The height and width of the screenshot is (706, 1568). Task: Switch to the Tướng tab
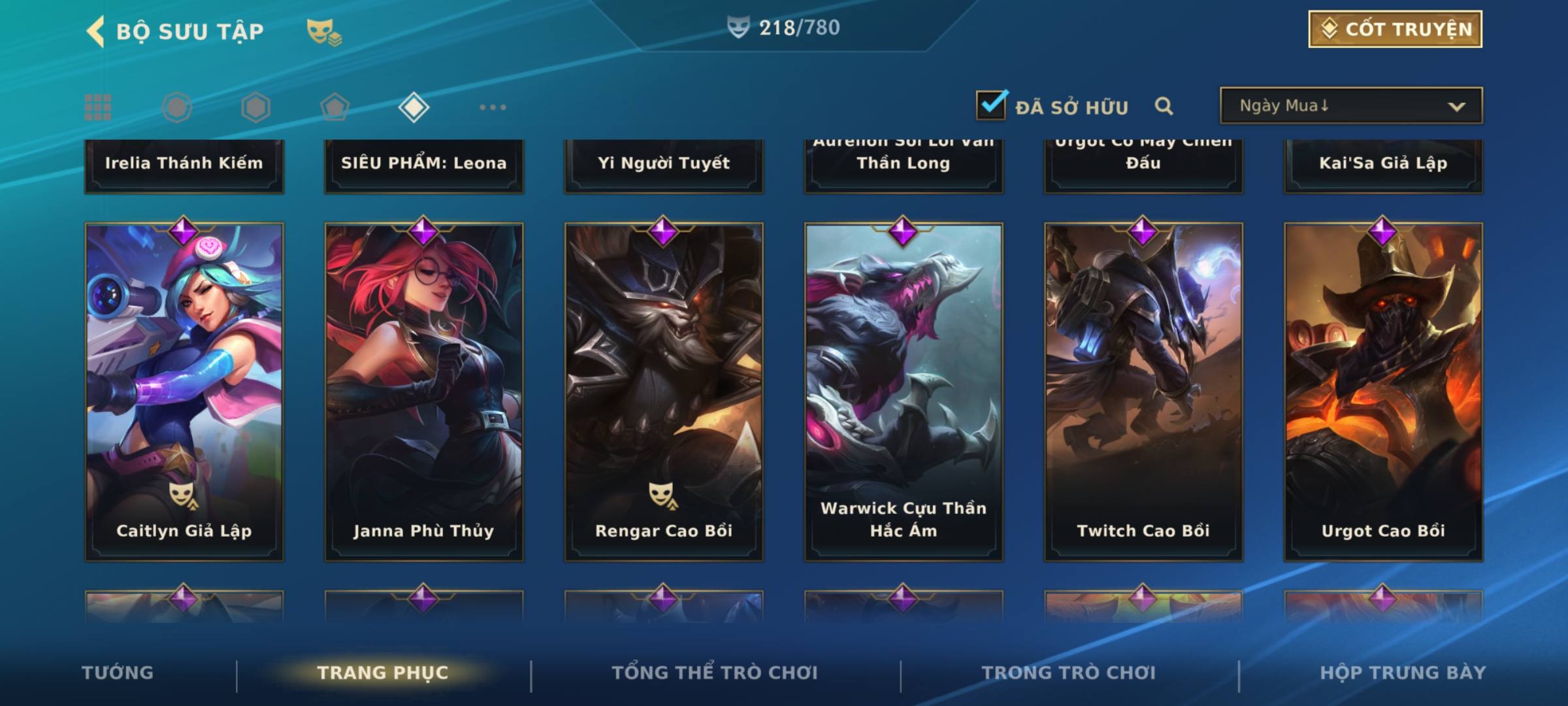[118, 673]
